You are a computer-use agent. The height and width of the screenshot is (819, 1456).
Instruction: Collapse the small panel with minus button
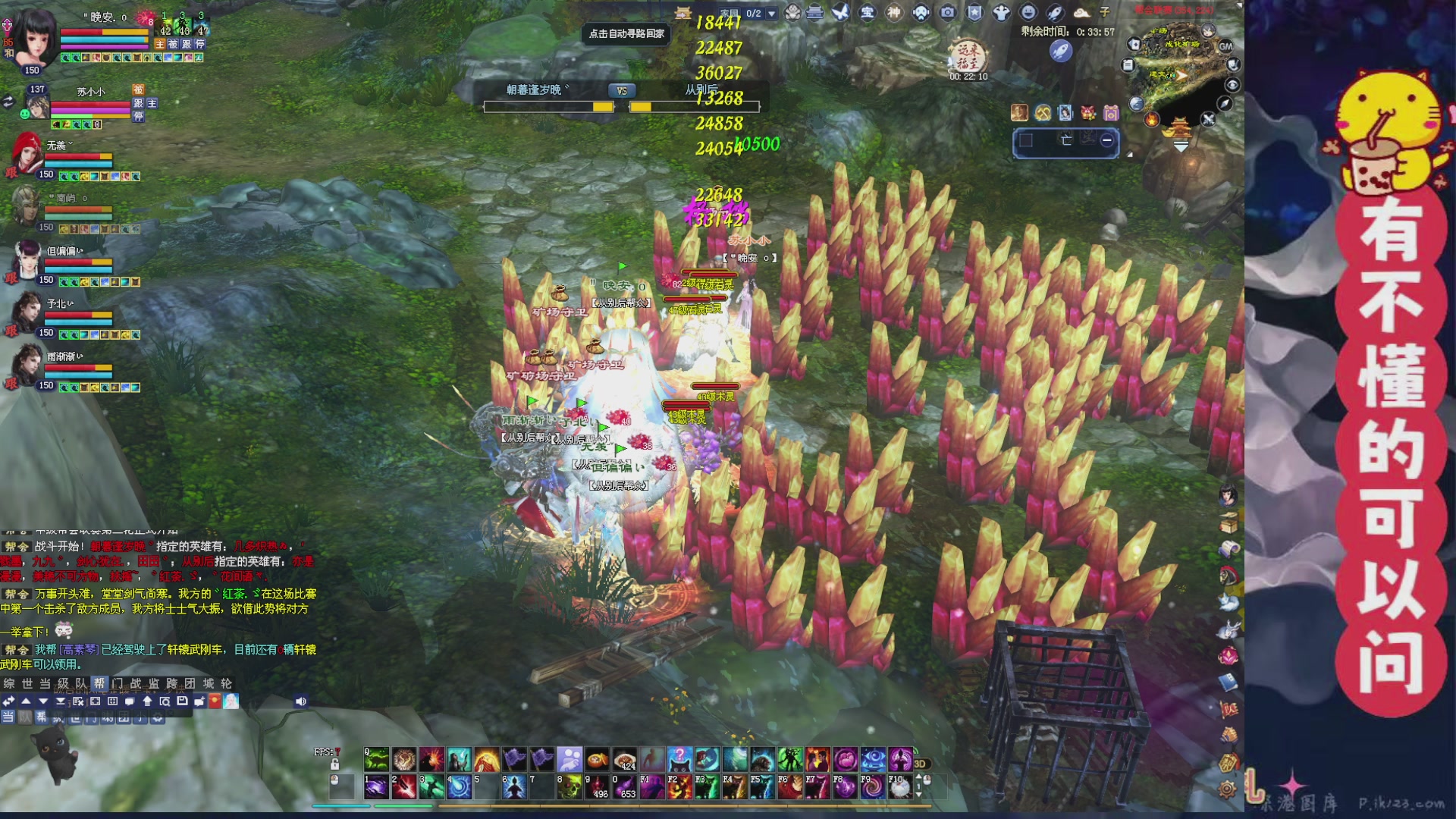point(1107,140)
